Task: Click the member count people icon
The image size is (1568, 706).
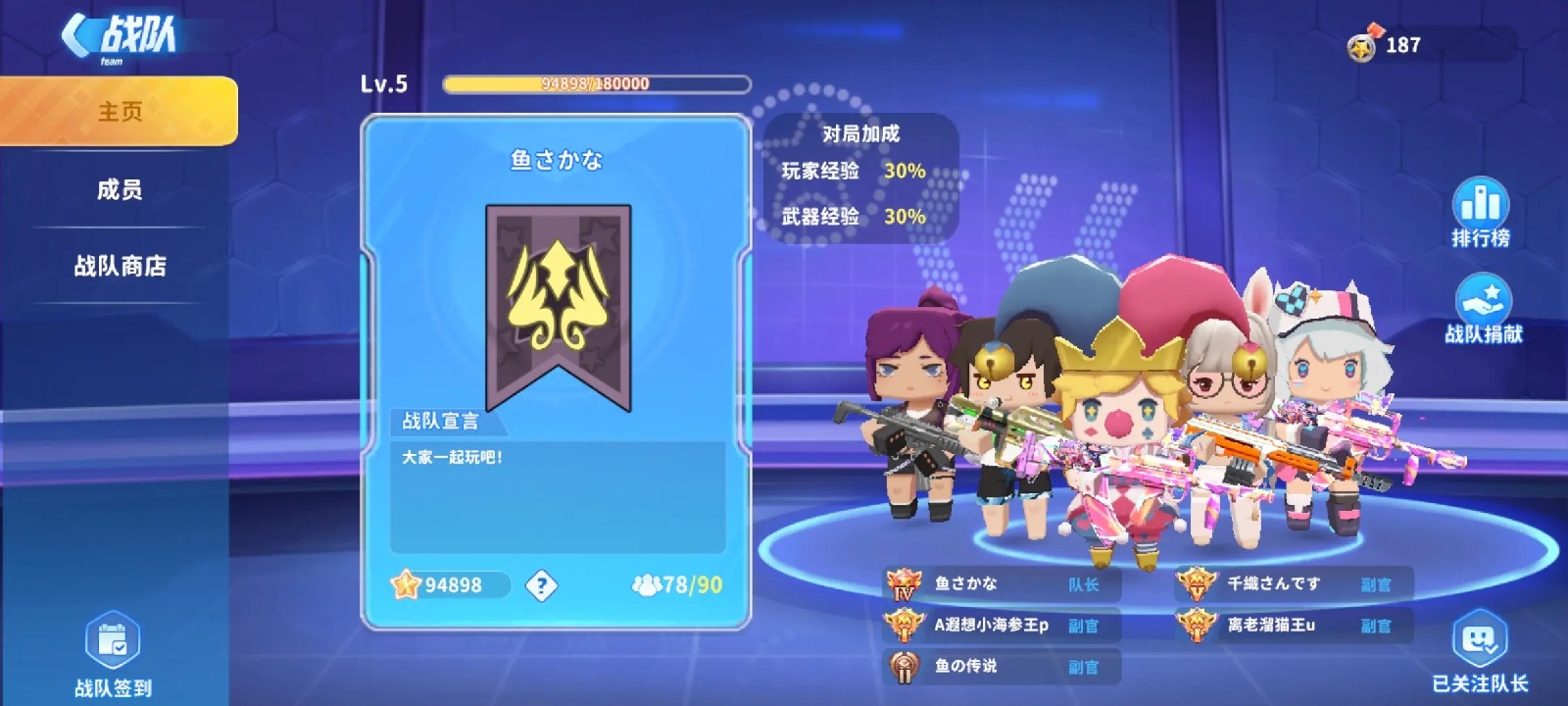Action: 648,585
